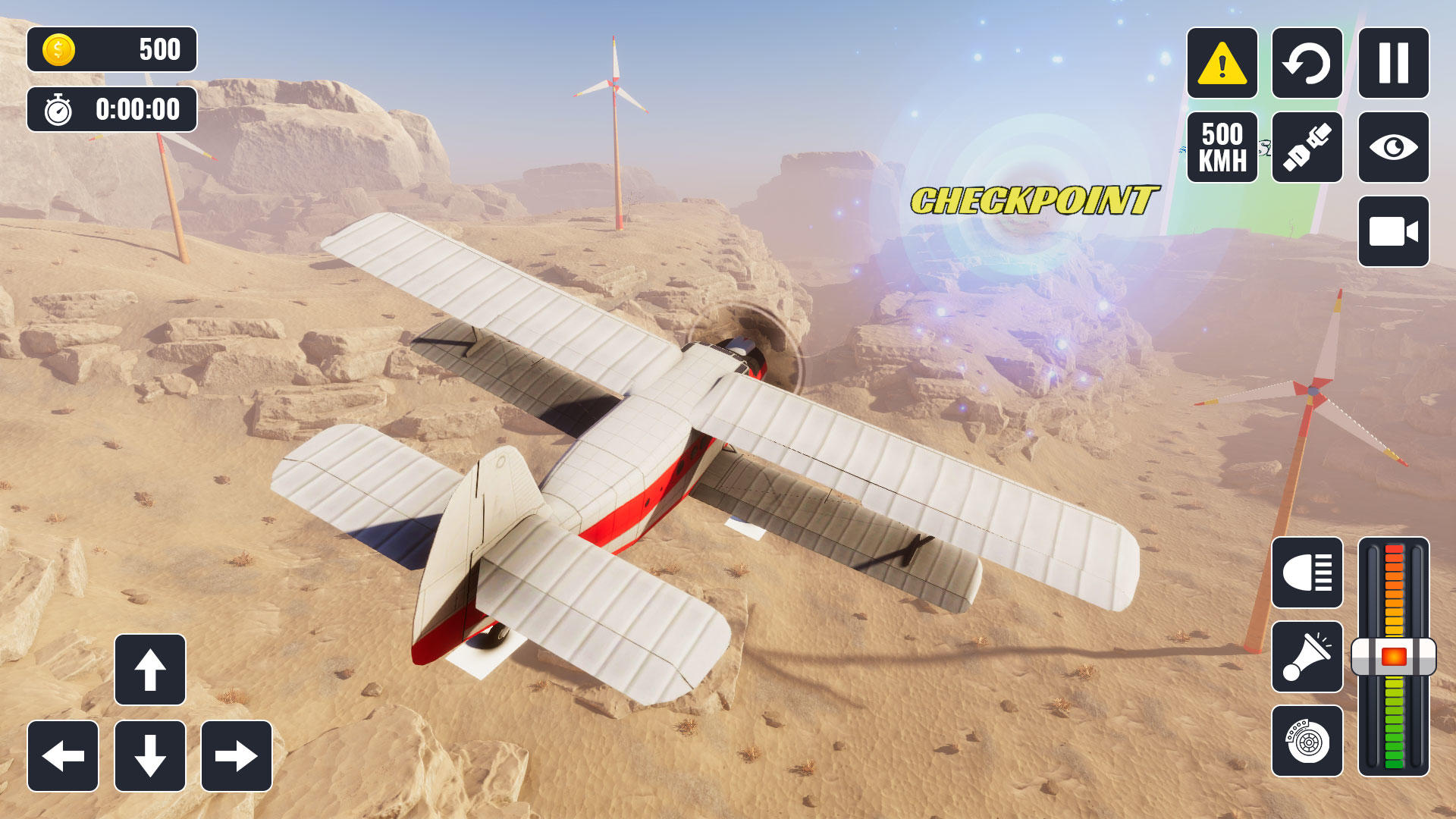Image resolution: width=1456 pixels, height=819 pixels.
Task: Fasten the seatbelt icon
Action: (1307, 146)
